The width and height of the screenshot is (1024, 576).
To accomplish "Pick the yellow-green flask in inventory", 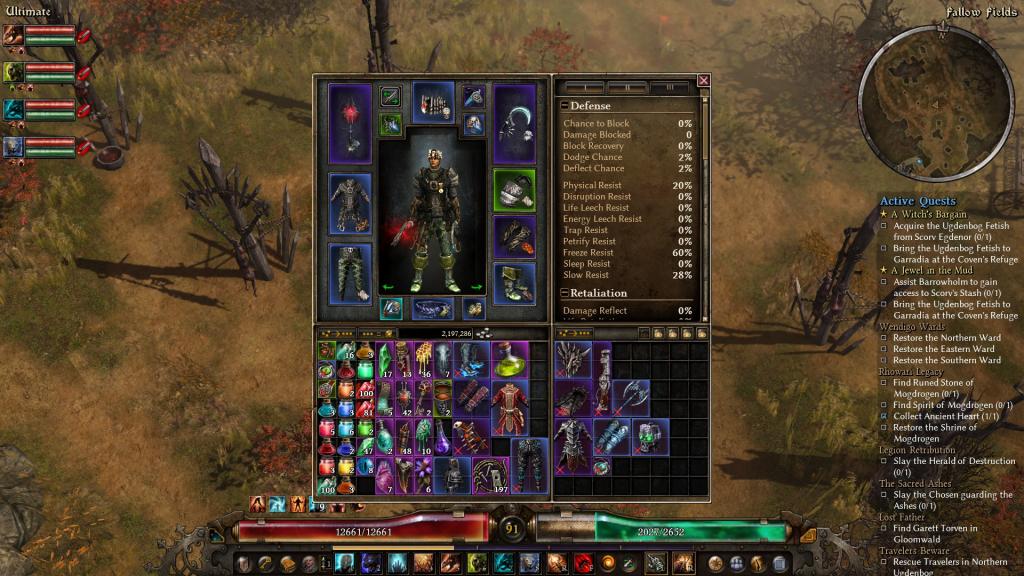I will 508,357.
